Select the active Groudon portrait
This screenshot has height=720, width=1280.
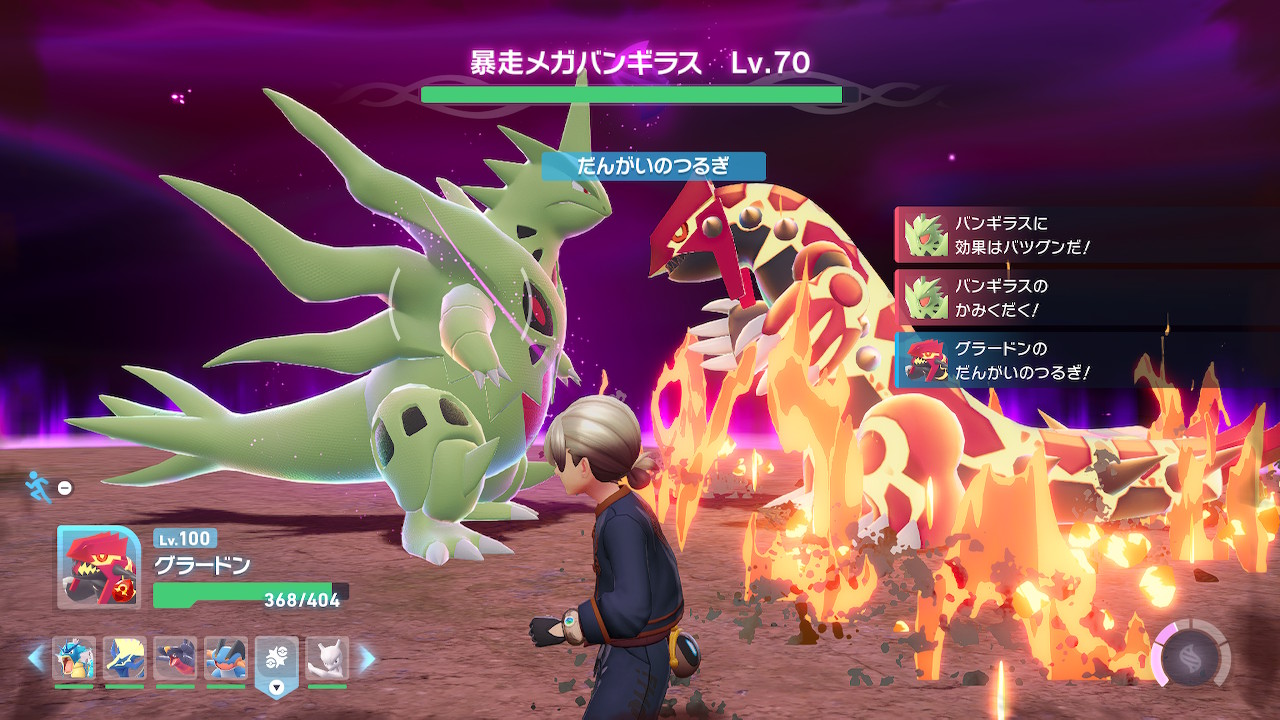point(99,567)
